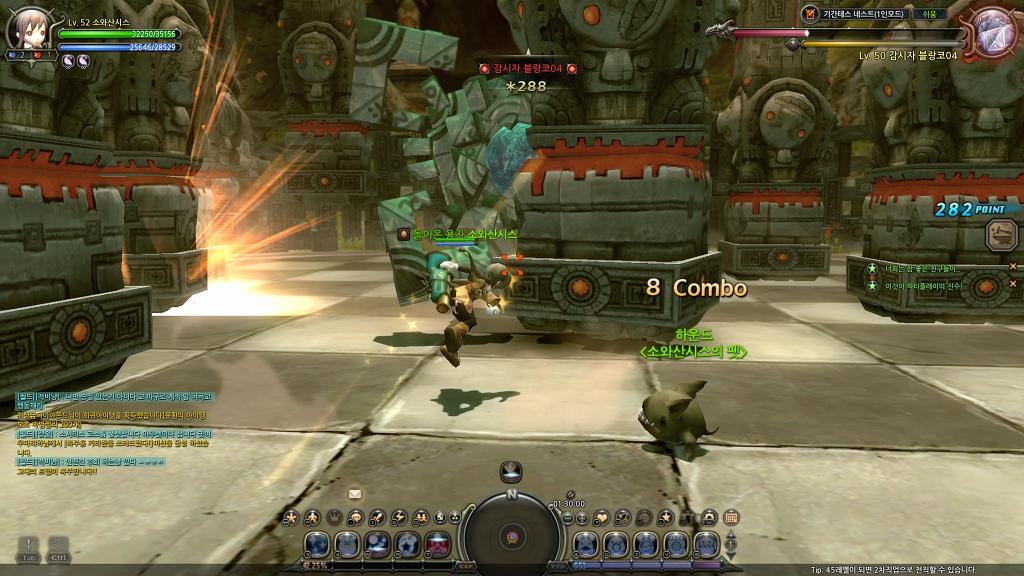Image resolution: width=1024 pixels, height=576 pixels.
Task: Open the anvil icon under the points counter
Action: click(x=1001, y=235)
